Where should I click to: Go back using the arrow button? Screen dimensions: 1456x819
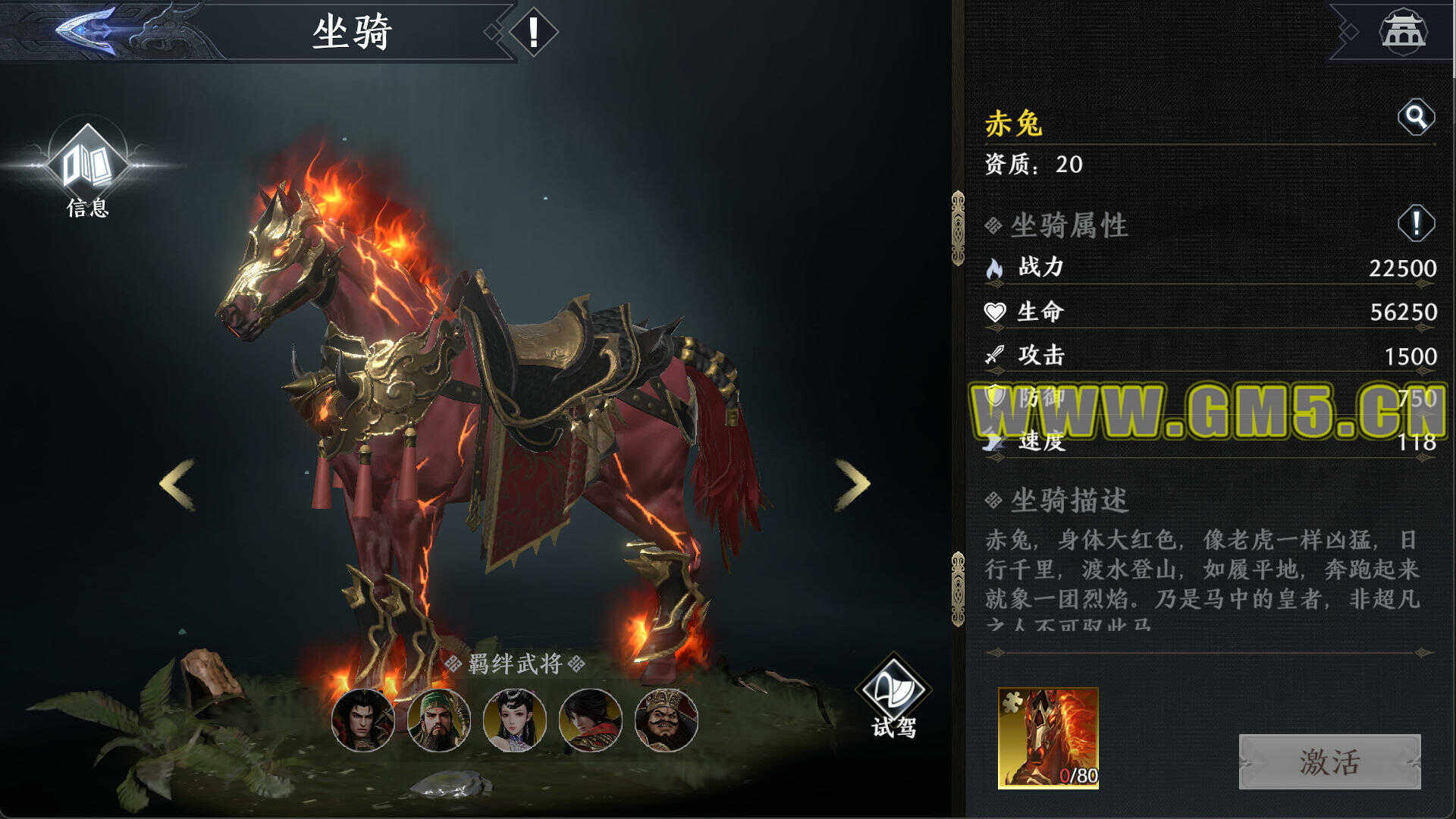[87, 30]
